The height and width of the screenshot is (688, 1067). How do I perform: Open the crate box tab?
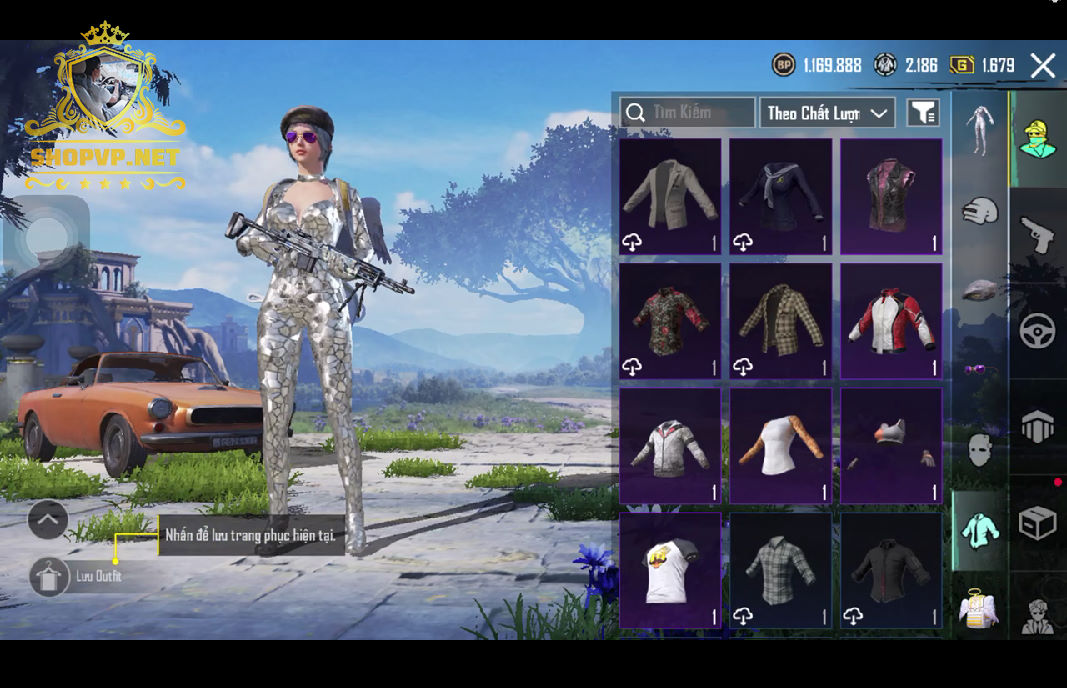tap(1037, 523)
